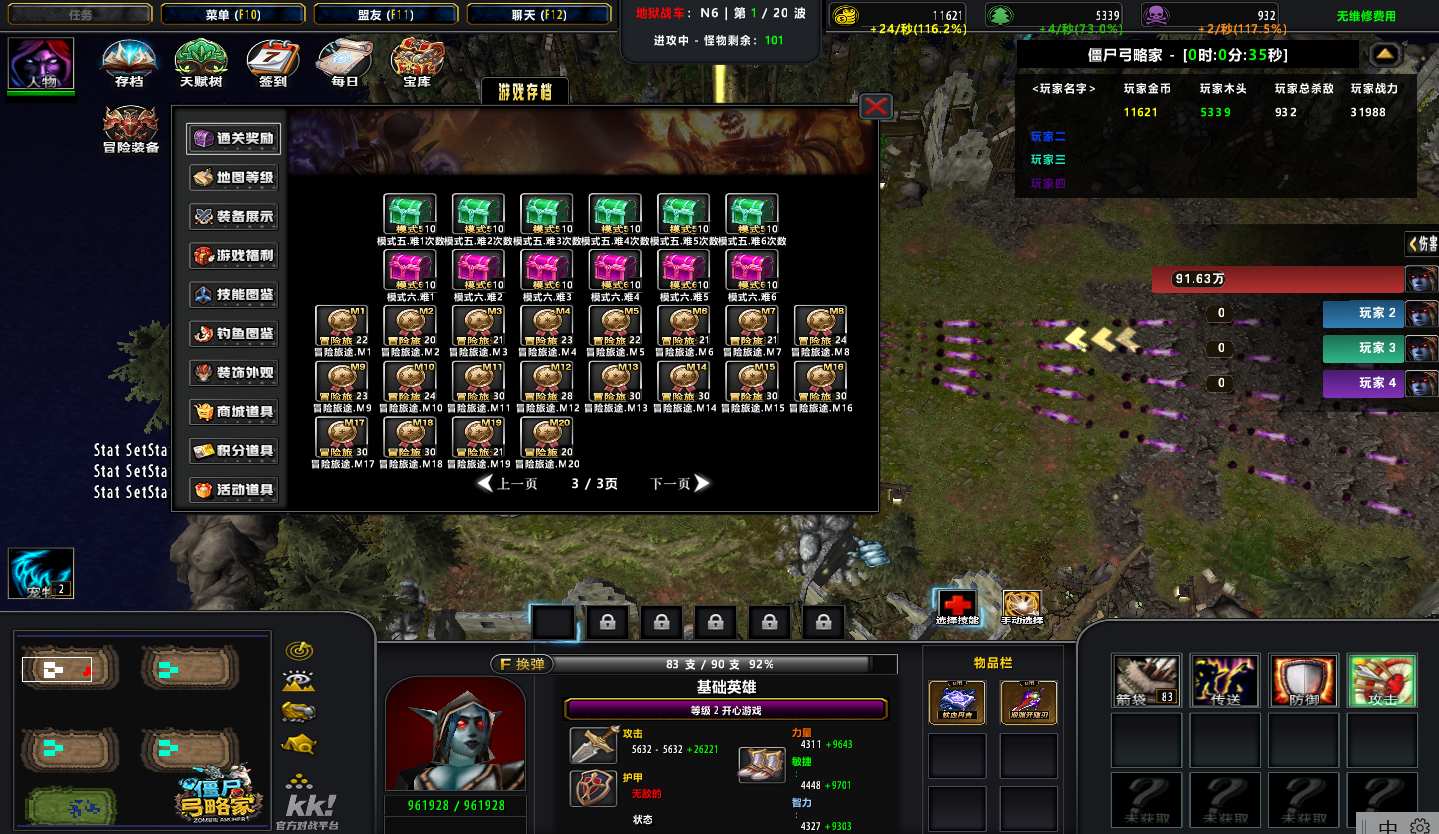Select the 通关奖励 category
Image resolution: width=1439 pixels, height=834 pixels.
click(x=233, y=139)
